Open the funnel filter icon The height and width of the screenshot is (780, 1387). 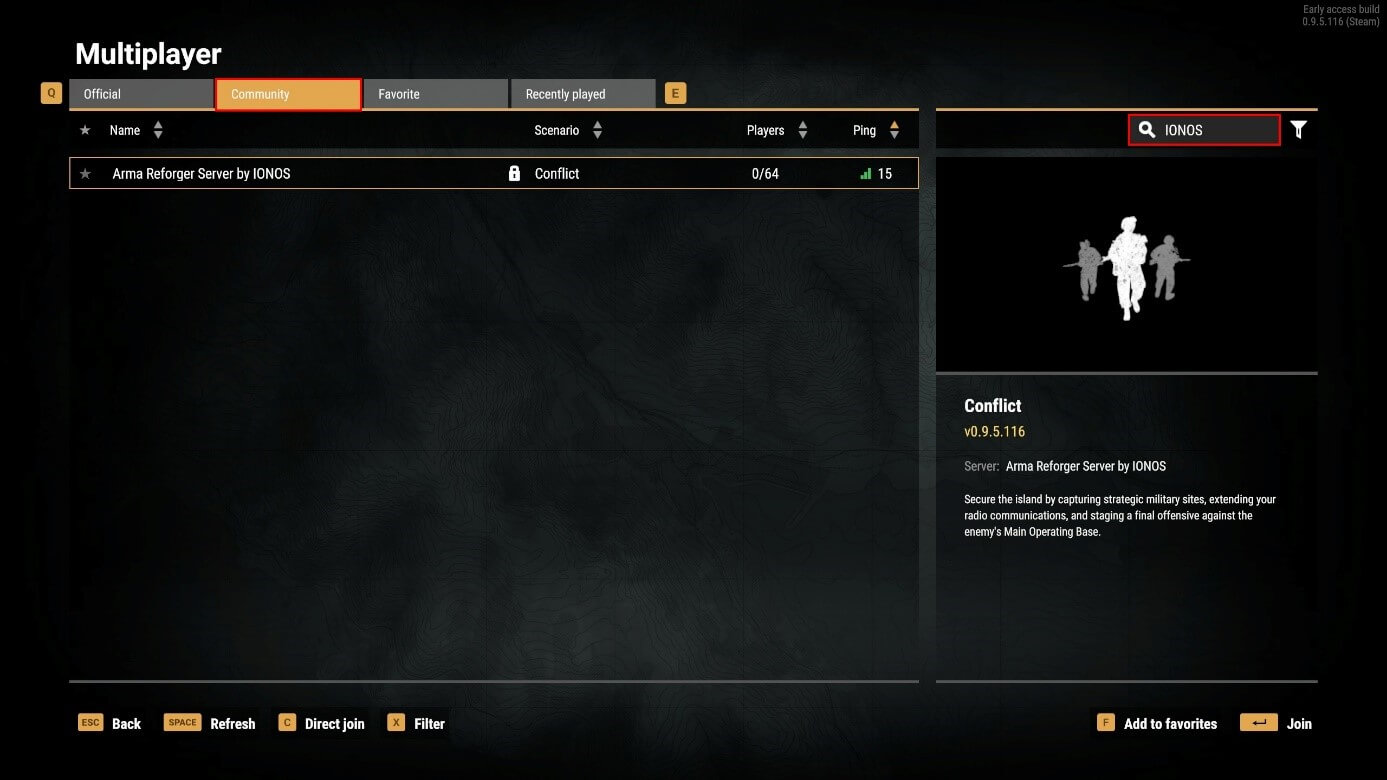1298,130
